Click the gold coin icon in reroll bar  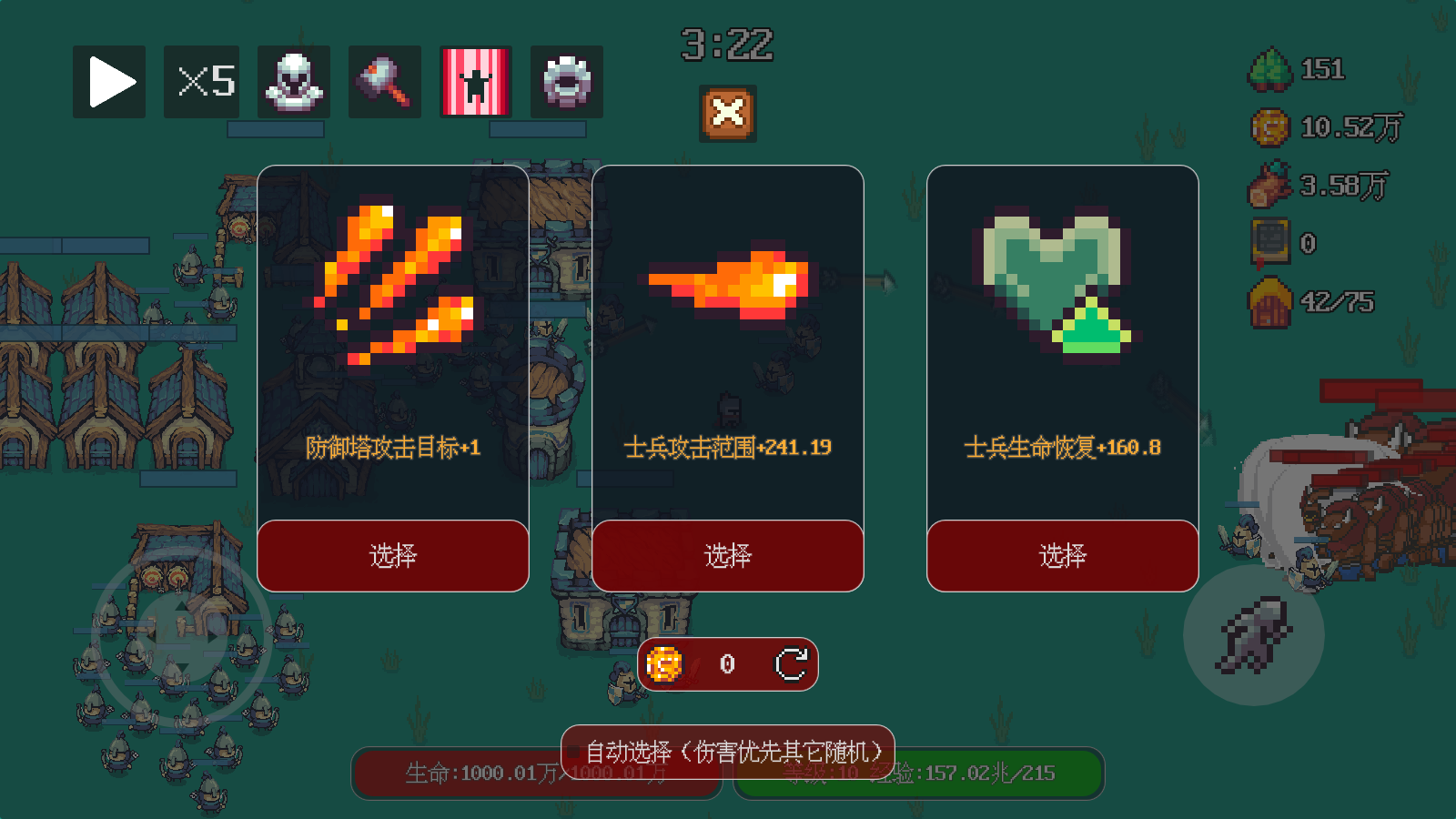(663, 665)
